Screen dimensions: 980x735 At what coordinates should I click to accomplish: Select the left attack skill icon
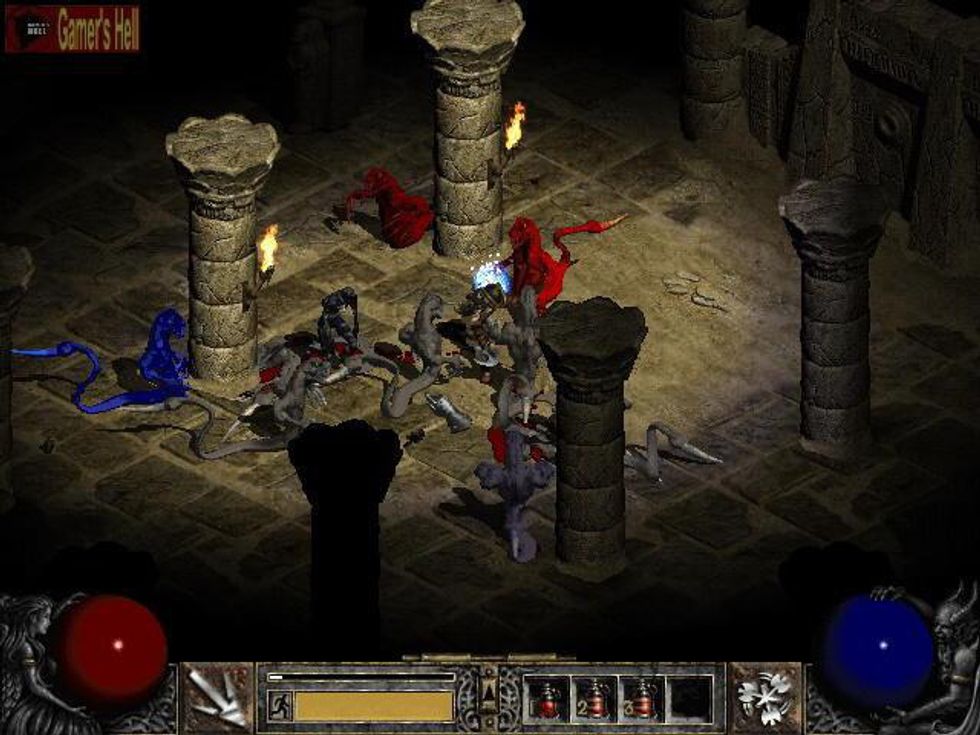pyautogui.click(x=217, y=696)
